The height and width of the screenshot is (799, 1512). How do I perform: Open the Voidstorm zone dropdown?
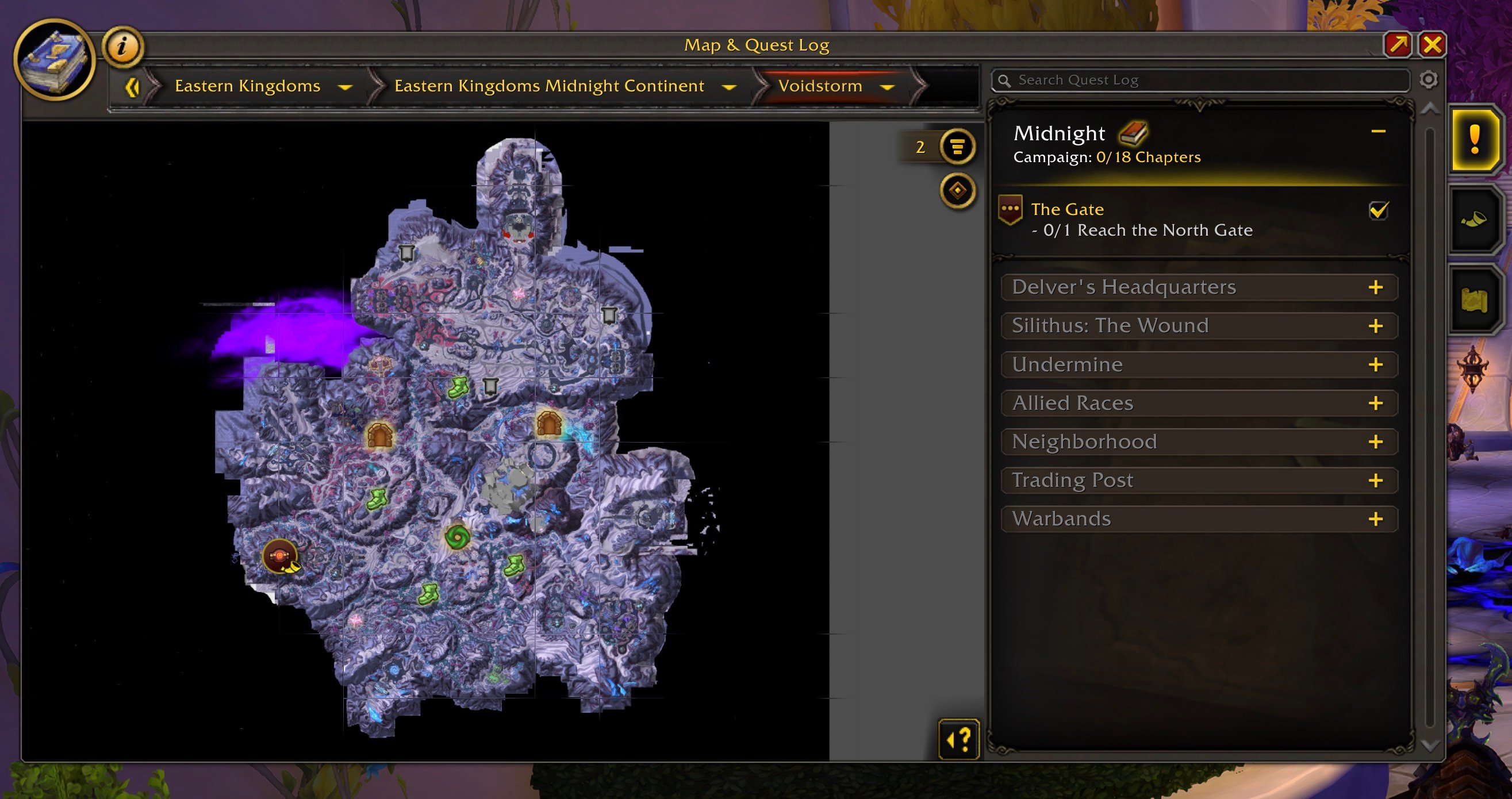coord(887,87)
